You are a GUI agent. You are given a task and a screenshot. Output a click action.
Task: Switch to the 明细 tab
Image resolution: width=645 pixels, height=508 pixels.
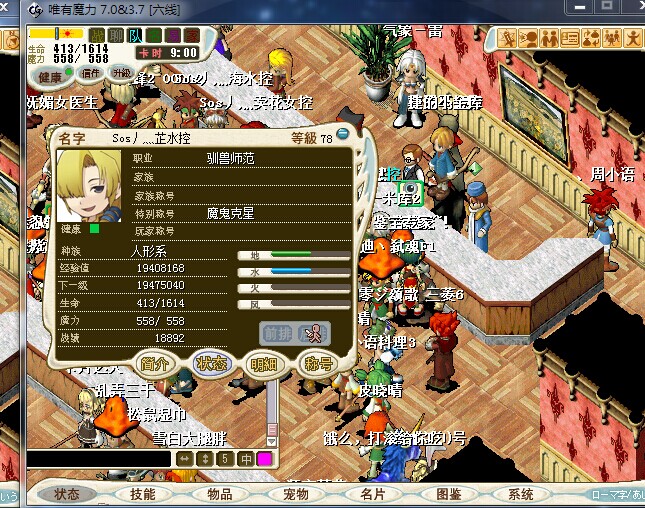point(264,364)
